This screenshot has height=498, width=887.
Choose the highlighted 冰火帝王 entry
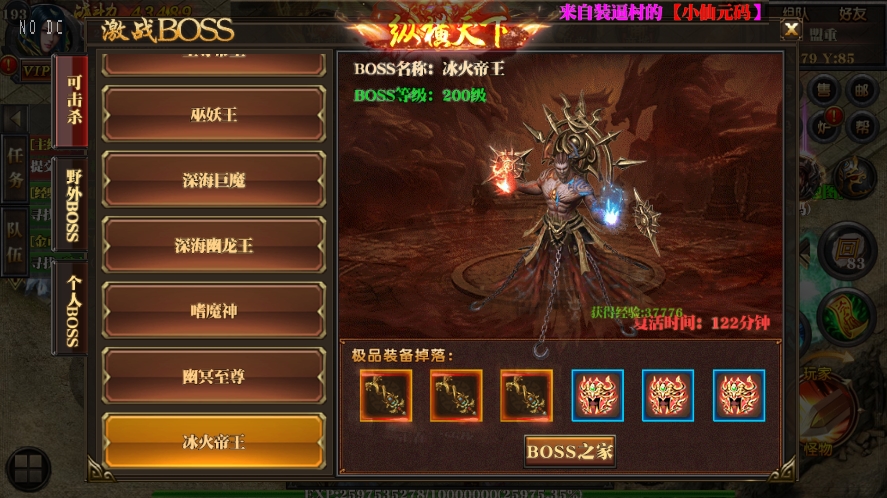(x=214, y=441)
